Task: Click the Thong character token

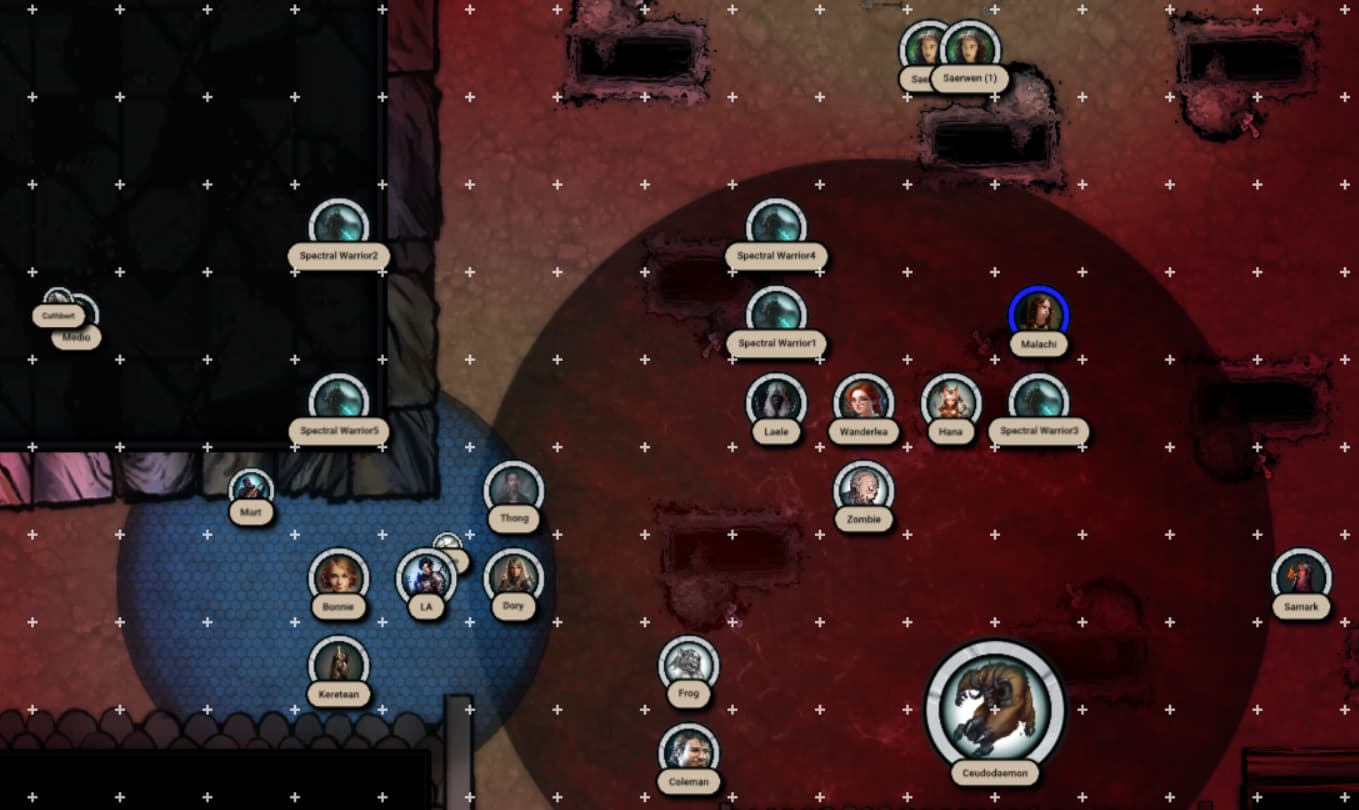Action: tap(514, 489)
